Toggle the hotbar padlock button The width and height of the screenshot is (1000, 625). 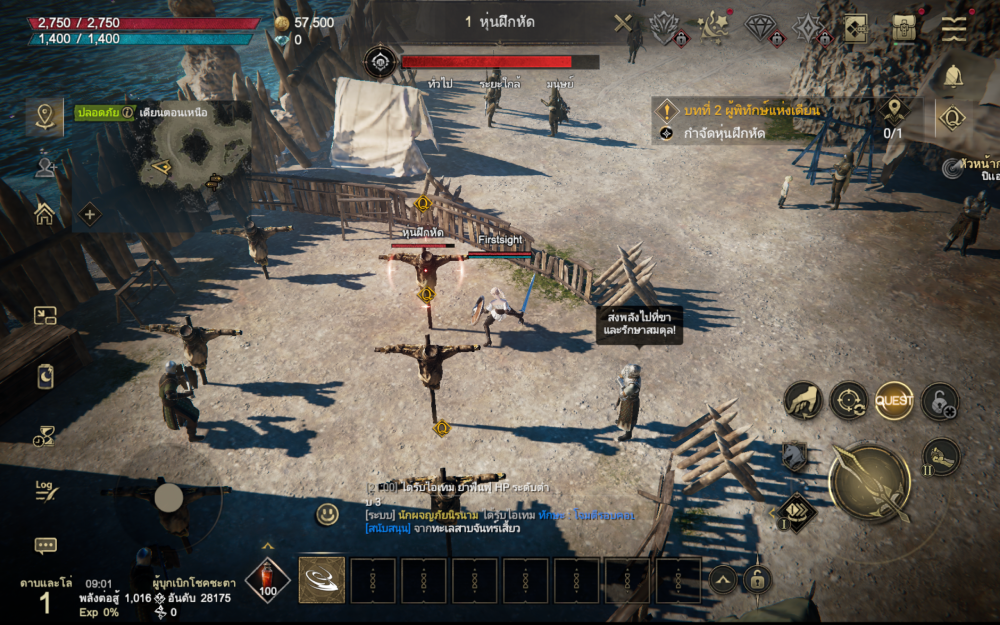point(757,580)
